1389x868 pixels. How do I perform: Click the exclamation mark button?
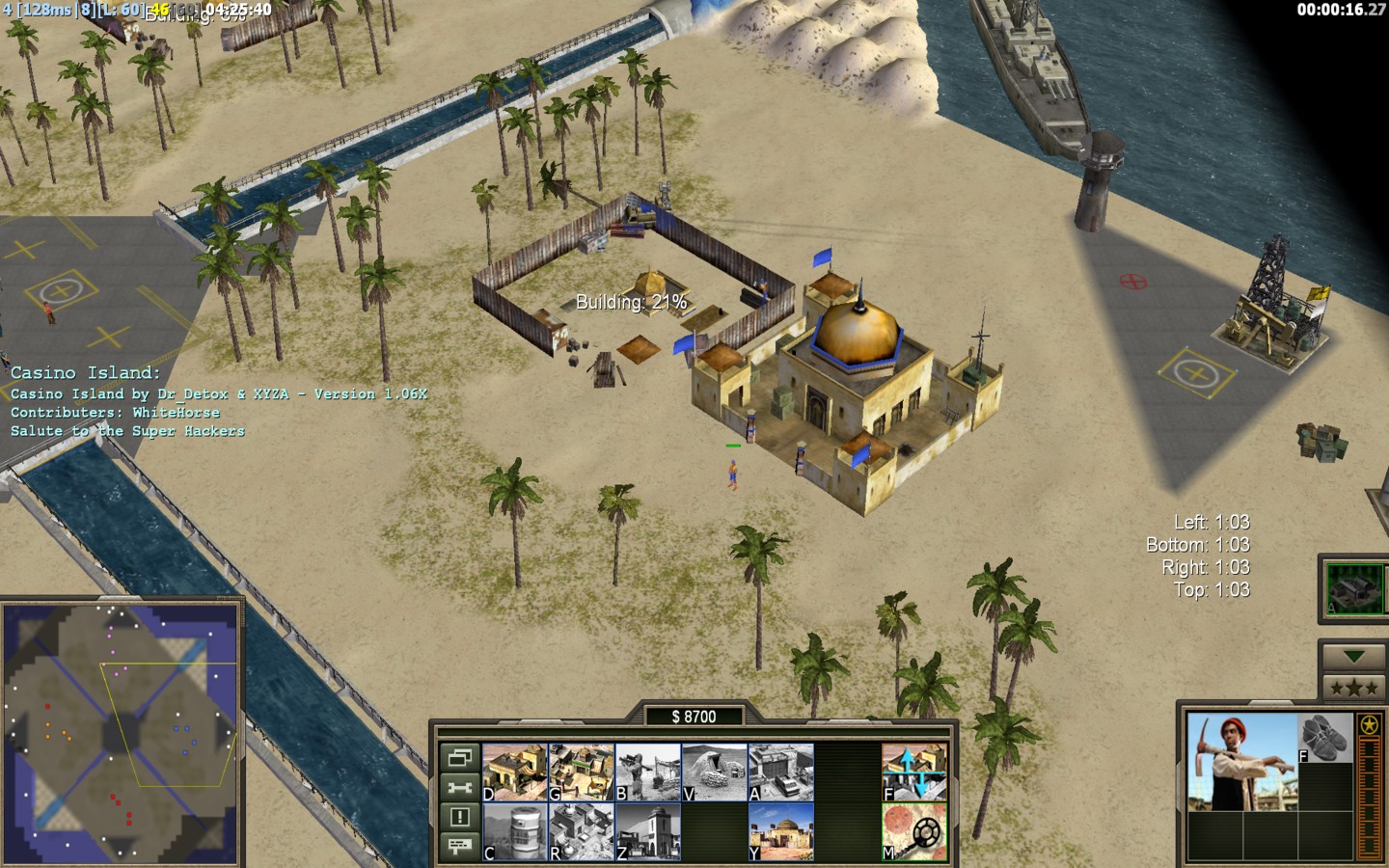459,817
